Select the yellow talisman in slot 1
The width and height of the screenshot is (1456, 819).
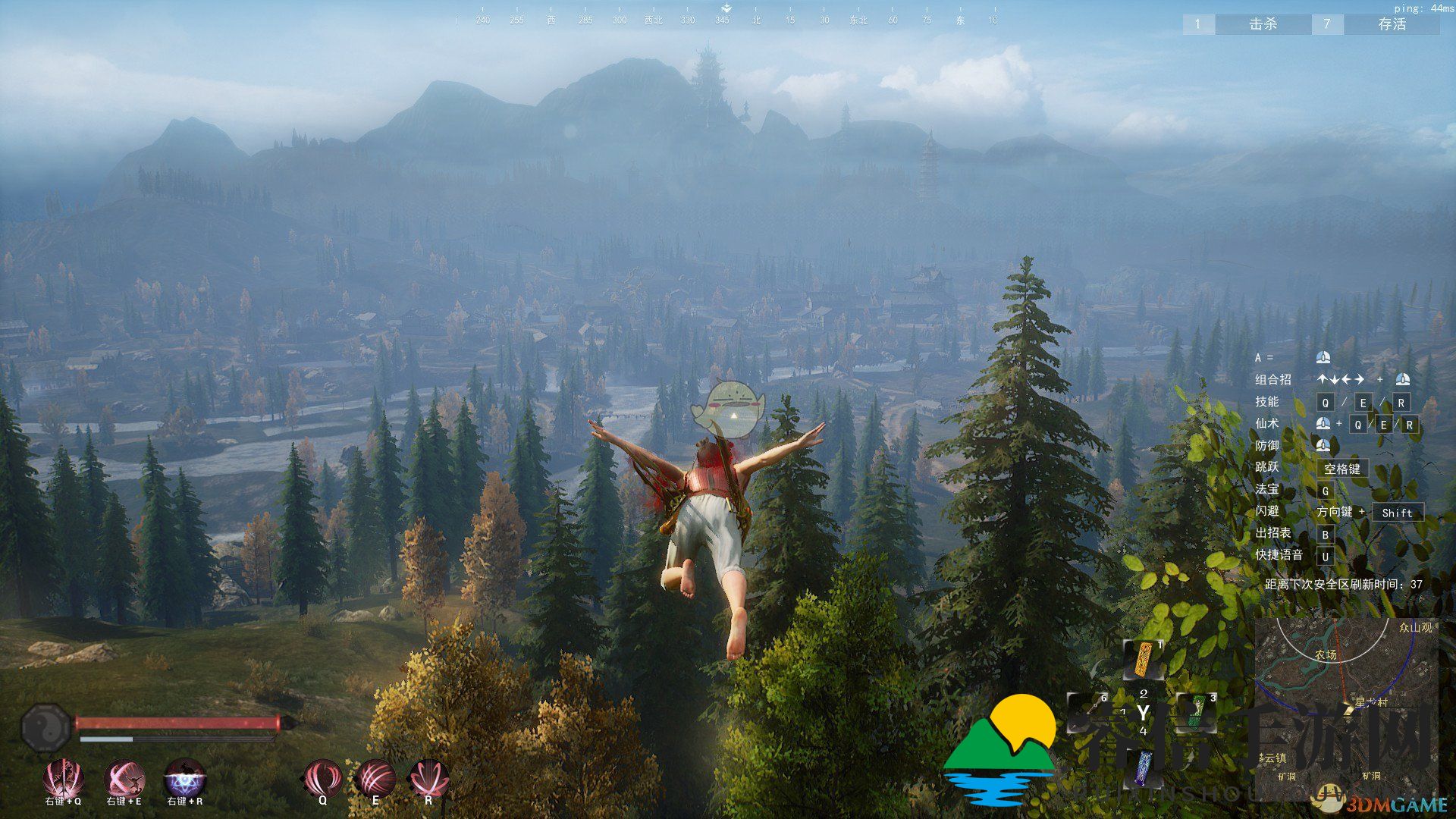[1144, 660]
